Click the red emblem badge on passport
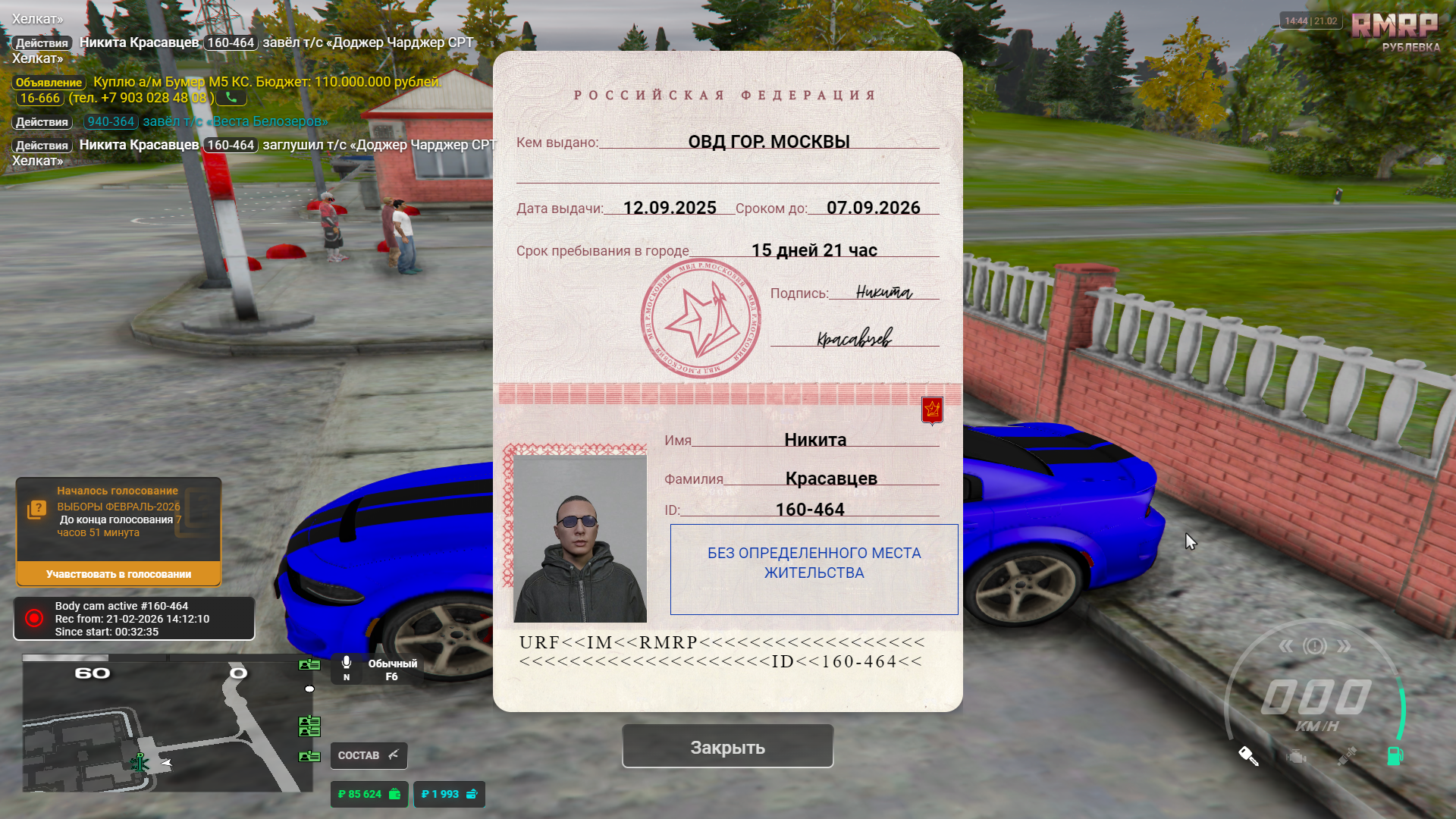This screenshot has height=819, width=1456. (x=932, y=410)
